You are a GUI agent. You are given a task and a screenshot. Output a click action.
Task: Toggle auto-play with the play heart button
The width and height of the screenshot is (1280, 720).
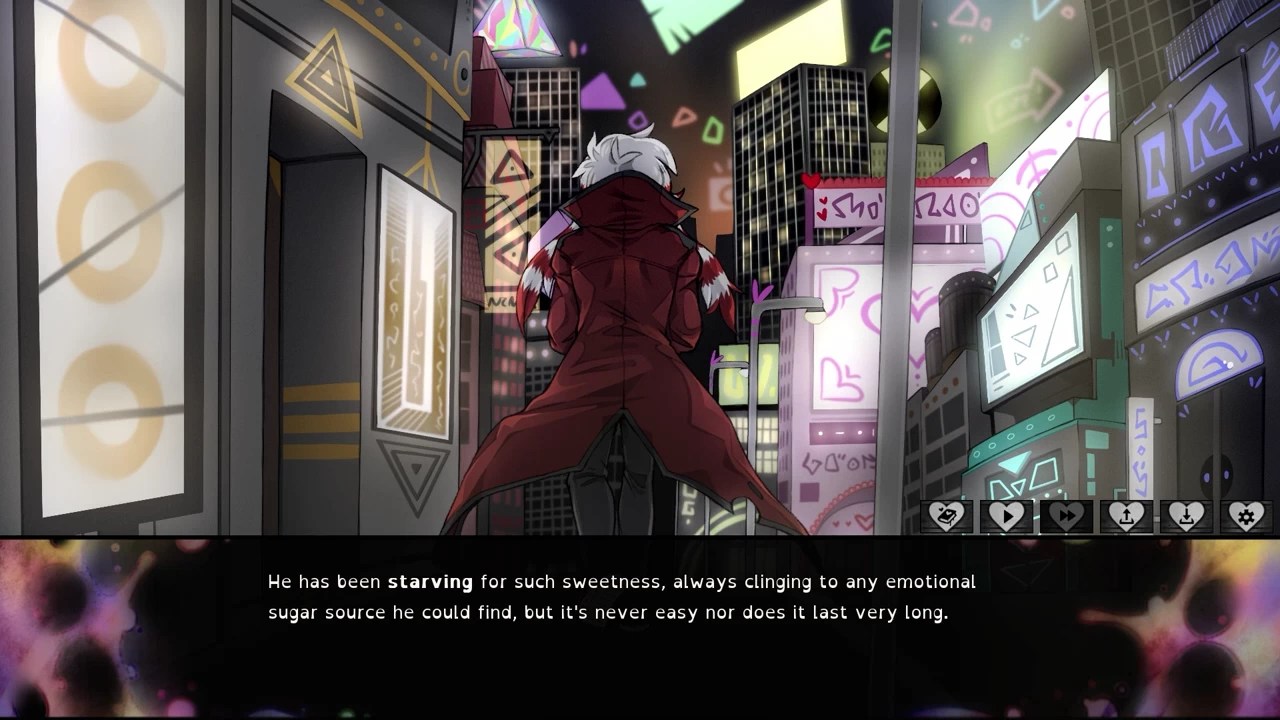coord(1006,516)
